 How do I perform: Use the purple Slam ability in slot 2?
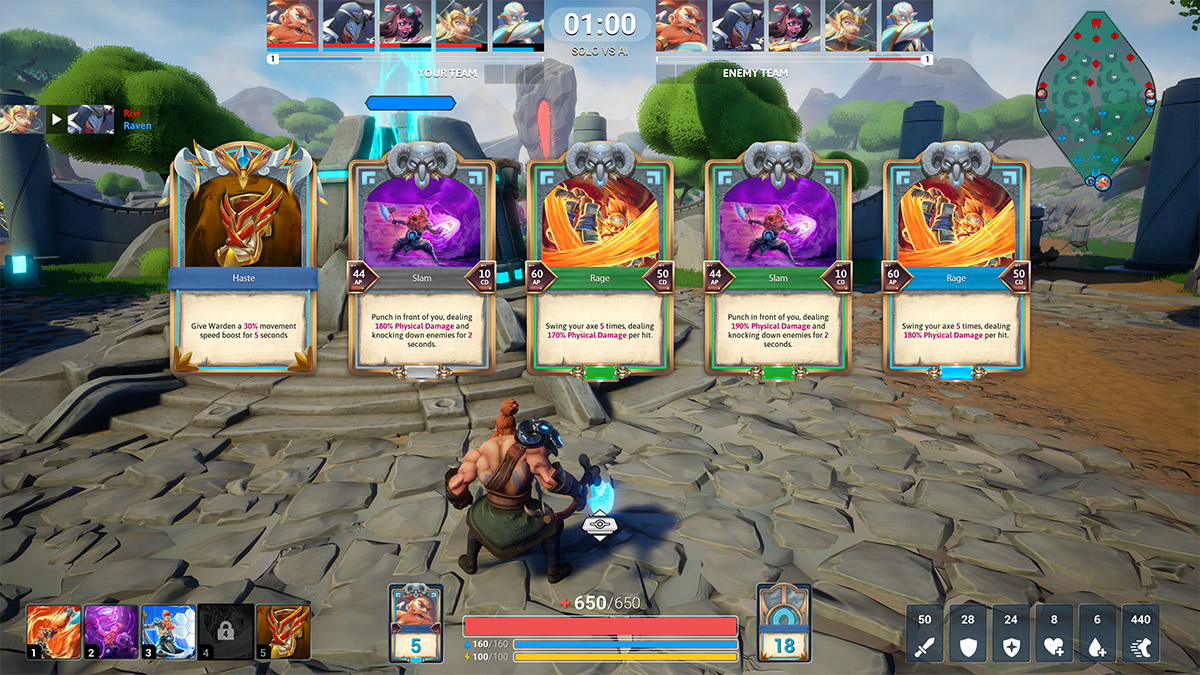click(x=111, y=631)
